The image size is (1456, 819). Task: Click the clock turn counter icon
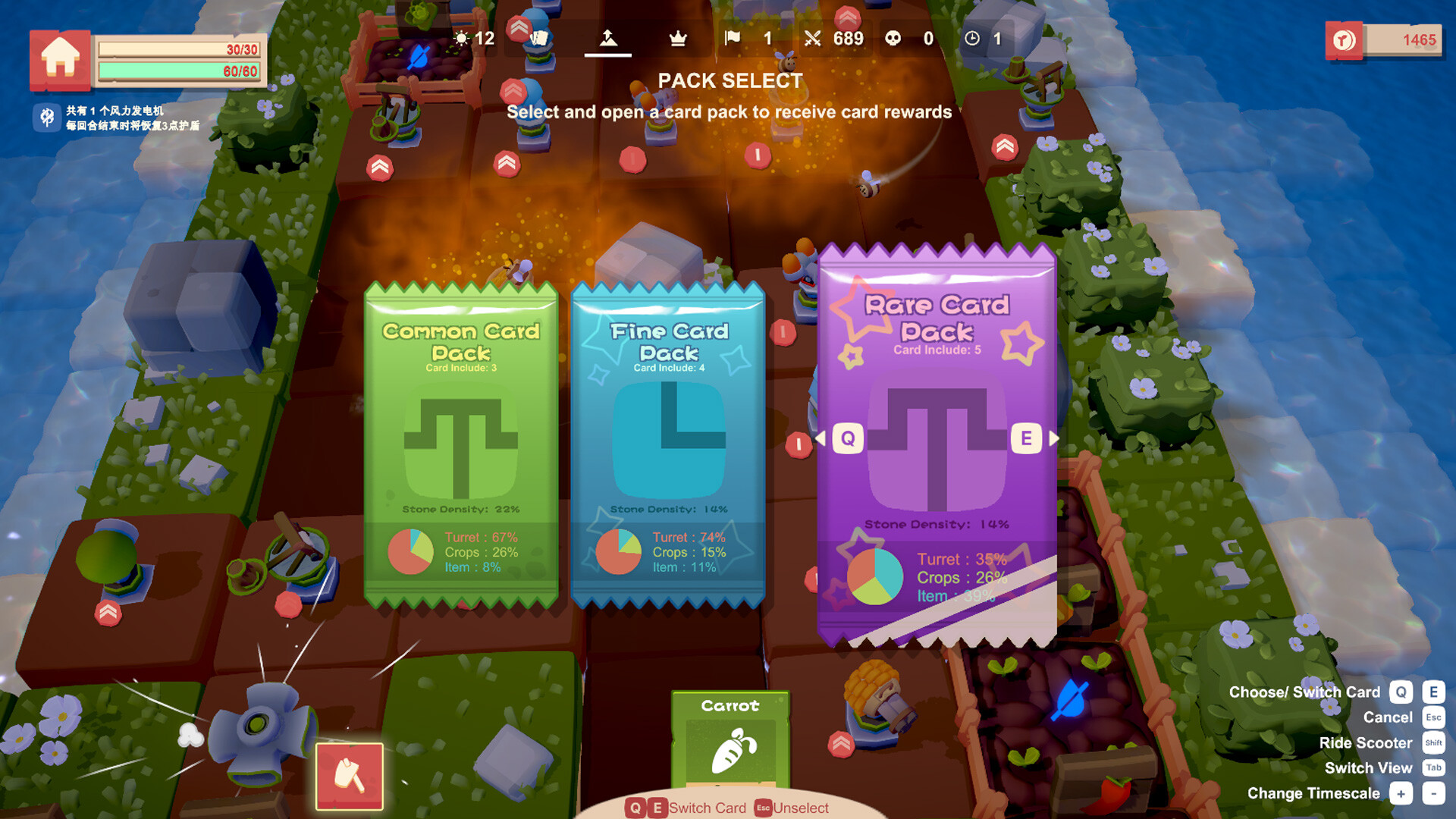coord(971,38)
